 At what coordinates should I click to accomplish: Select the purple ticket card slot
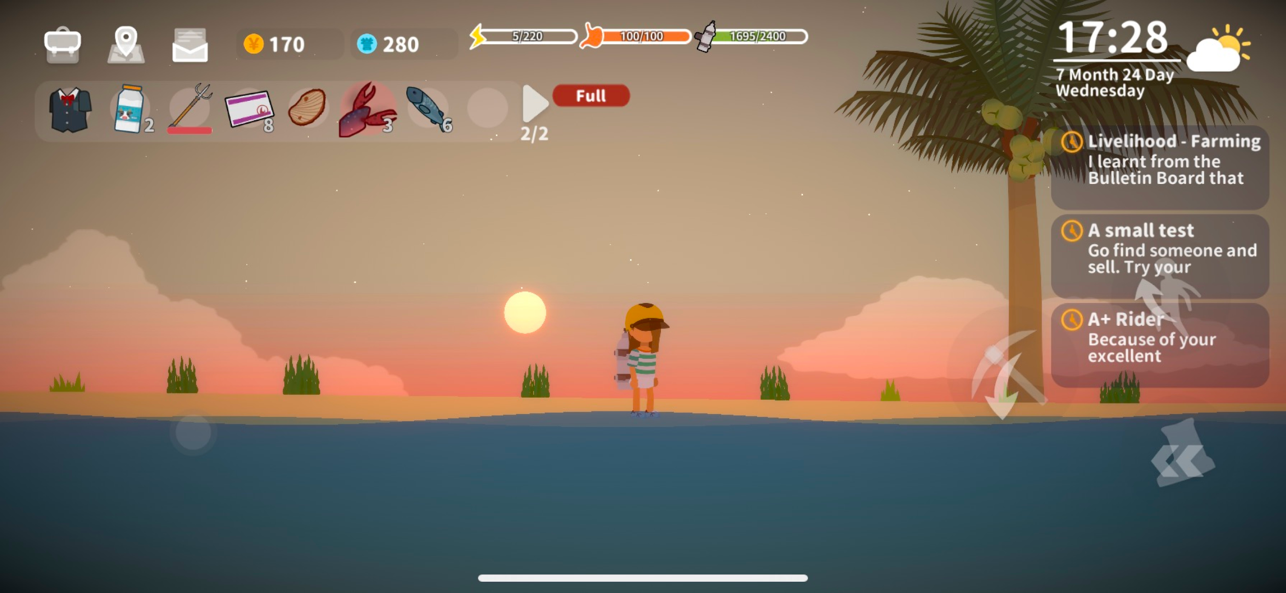click(248, 109)
